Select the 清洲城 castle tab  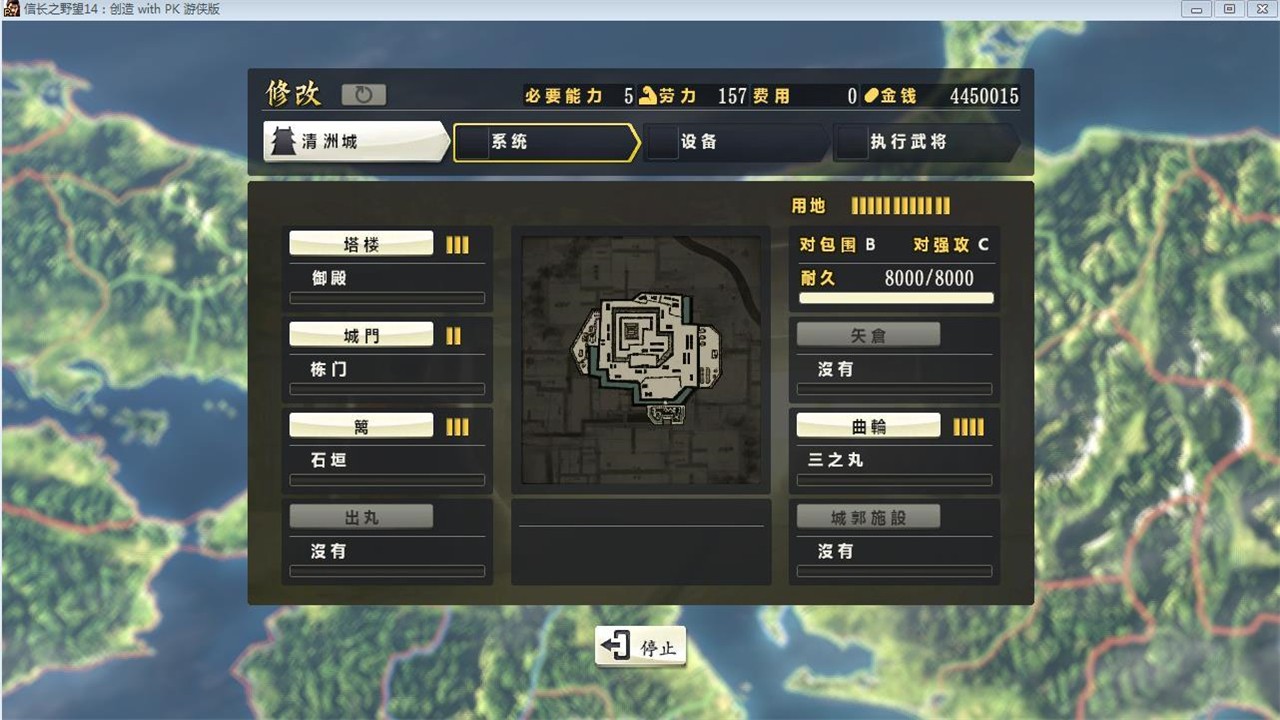click(x=355, y=142)
